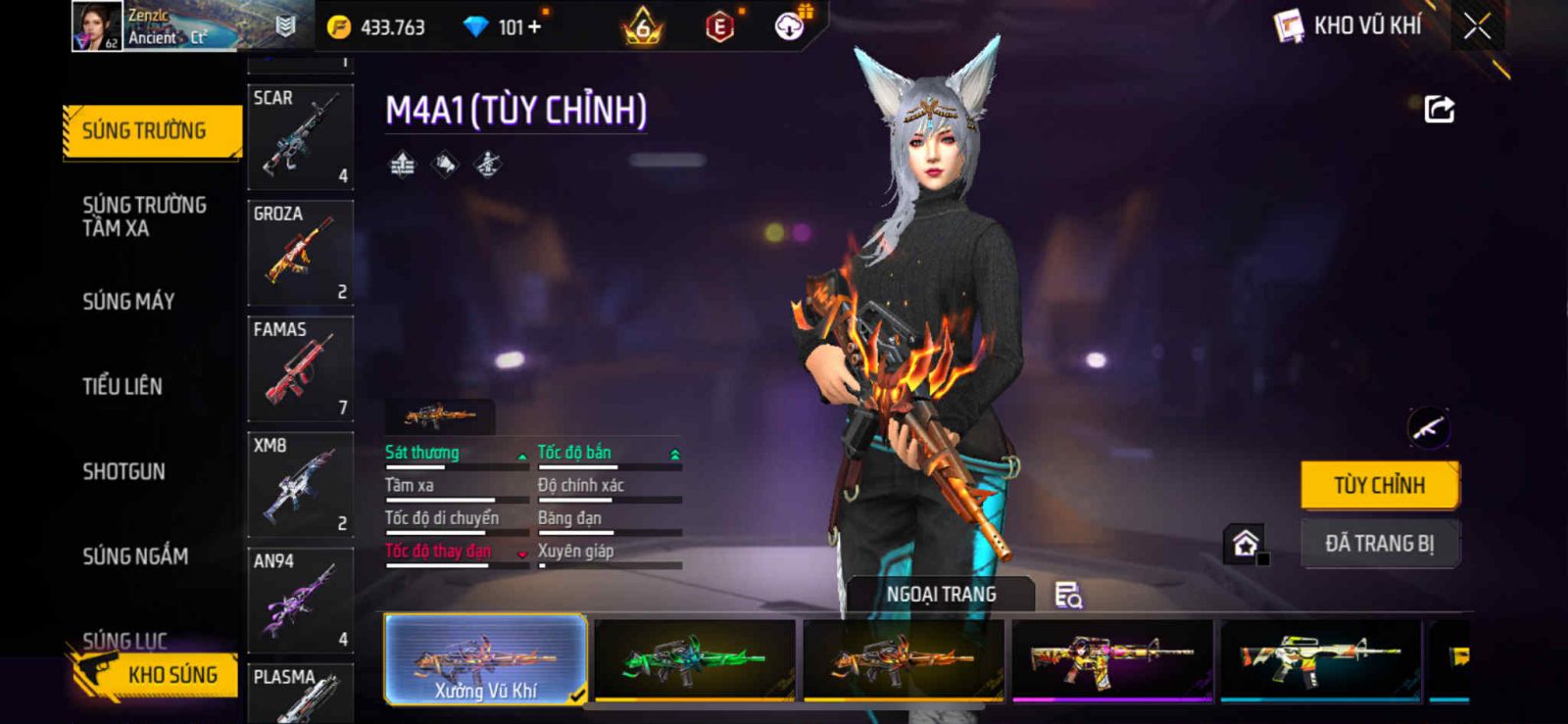Select the XM8 weapon tile
1568x724 pixels.
click(300, 483)
